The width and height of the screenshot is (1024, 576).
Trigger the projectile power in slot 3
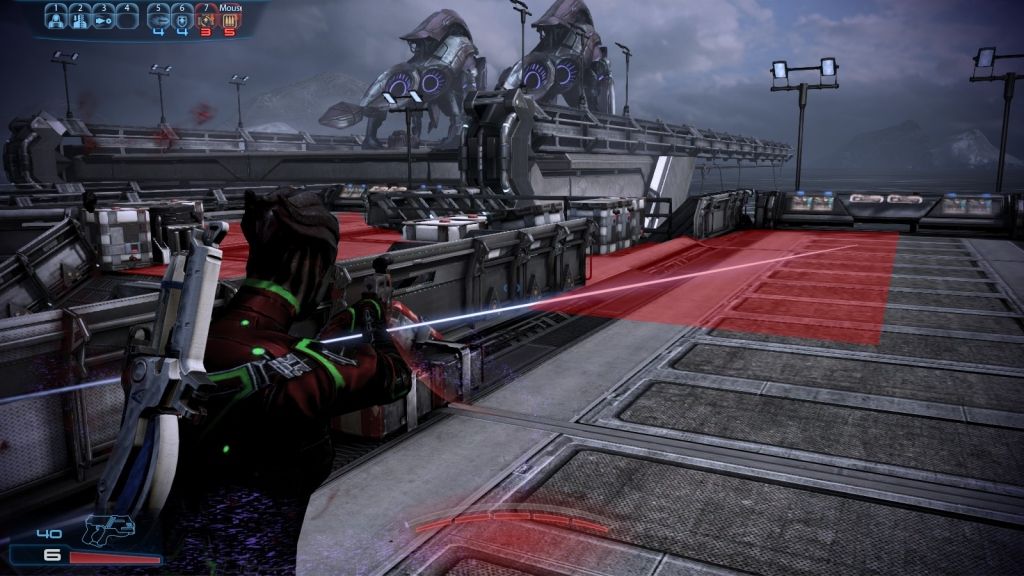102,19
